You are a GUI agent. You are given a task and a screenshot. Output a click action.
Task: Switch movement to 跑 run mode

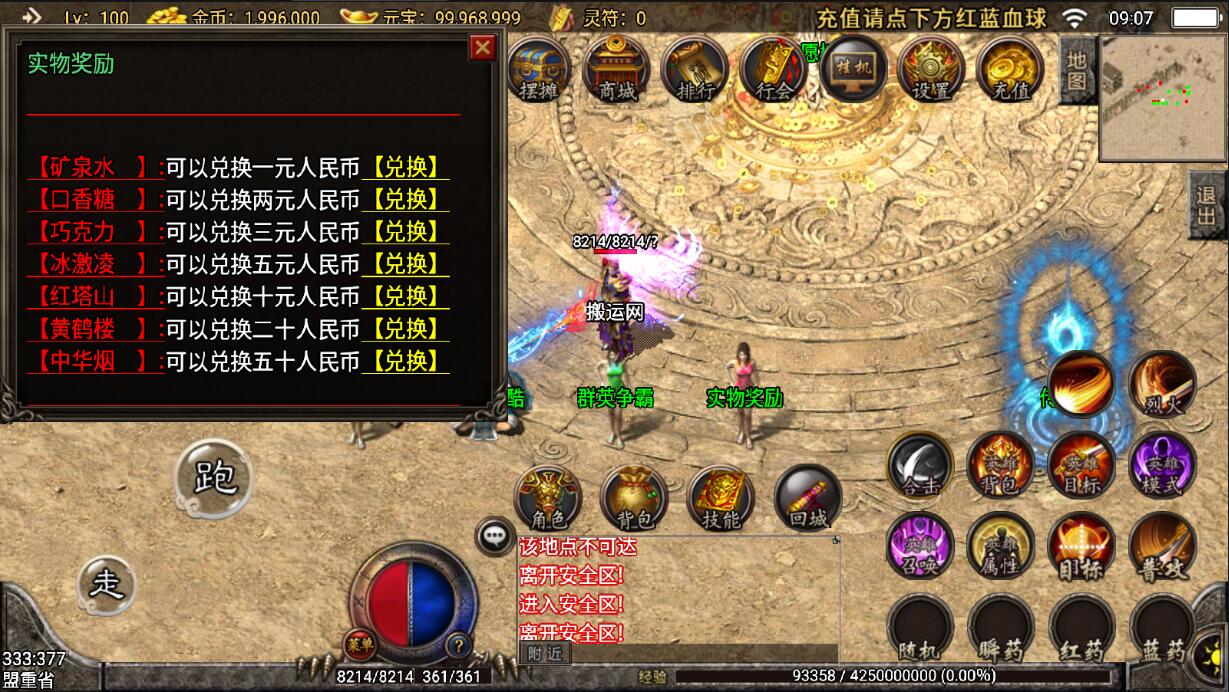pyautogui.click(x=213, y=478)
